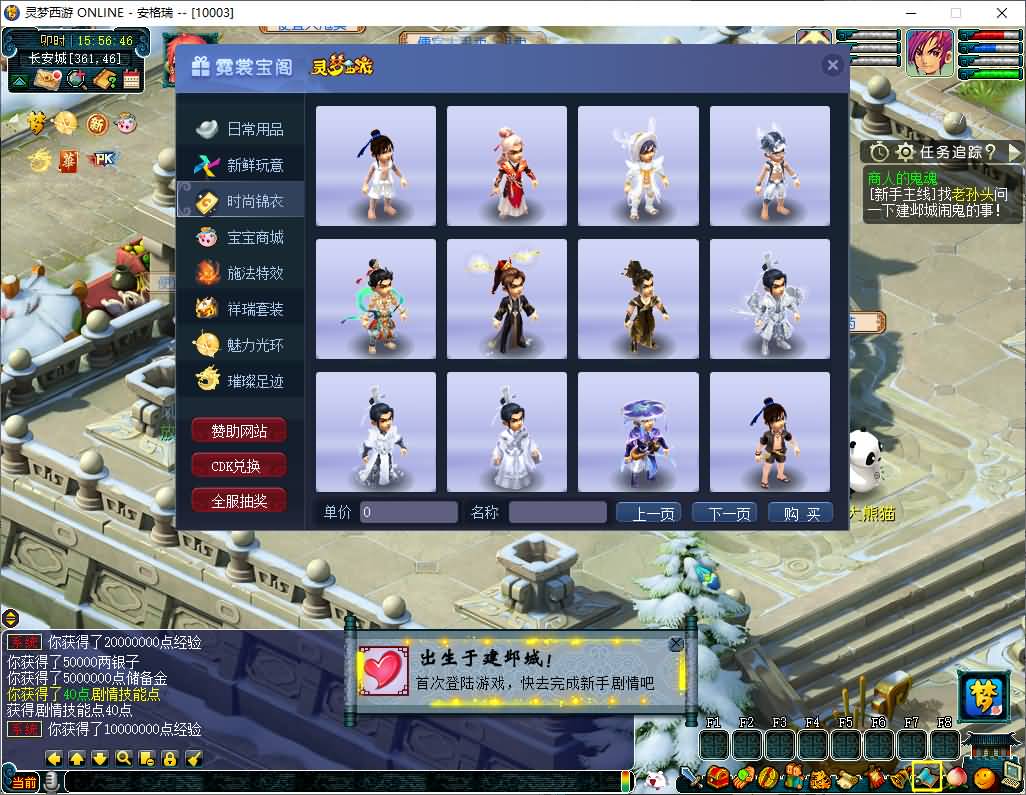Open the CDK兑换 redemption button
1026x795 pixels.
pos(239,466)
